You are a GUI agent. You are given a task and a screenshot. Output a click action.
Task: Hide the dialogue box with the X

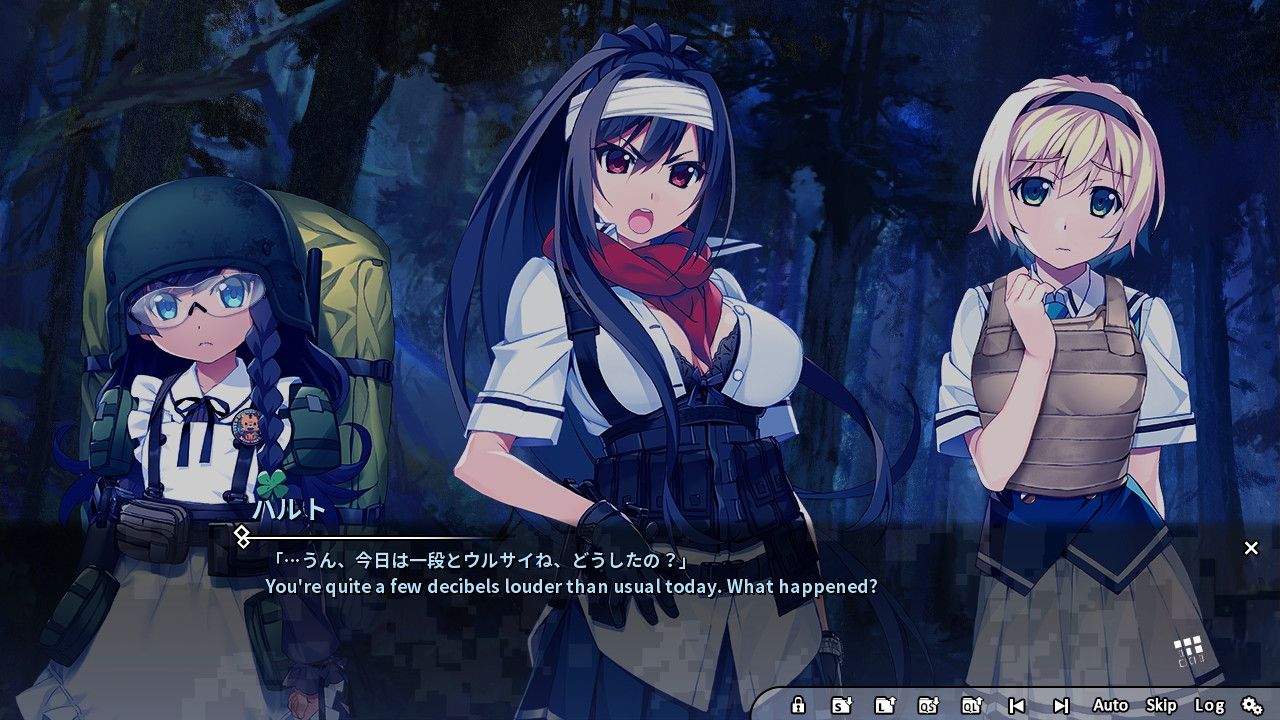[1251, 547]
